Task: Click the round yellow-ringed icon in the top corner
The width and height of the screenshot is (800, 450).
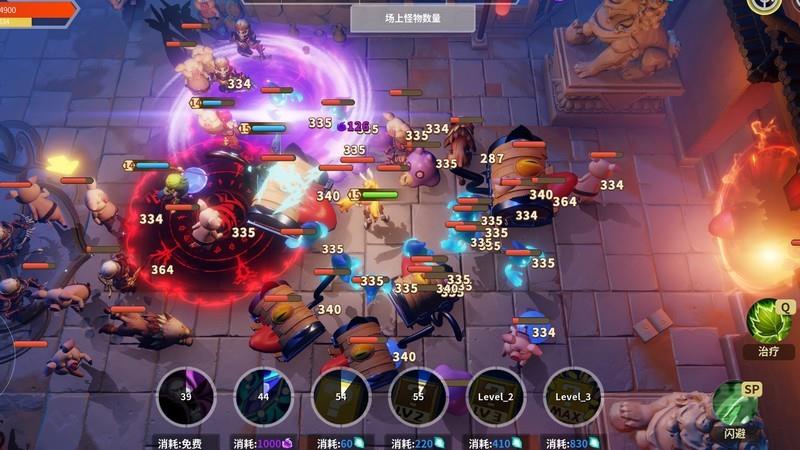Action: pos(765,4)
